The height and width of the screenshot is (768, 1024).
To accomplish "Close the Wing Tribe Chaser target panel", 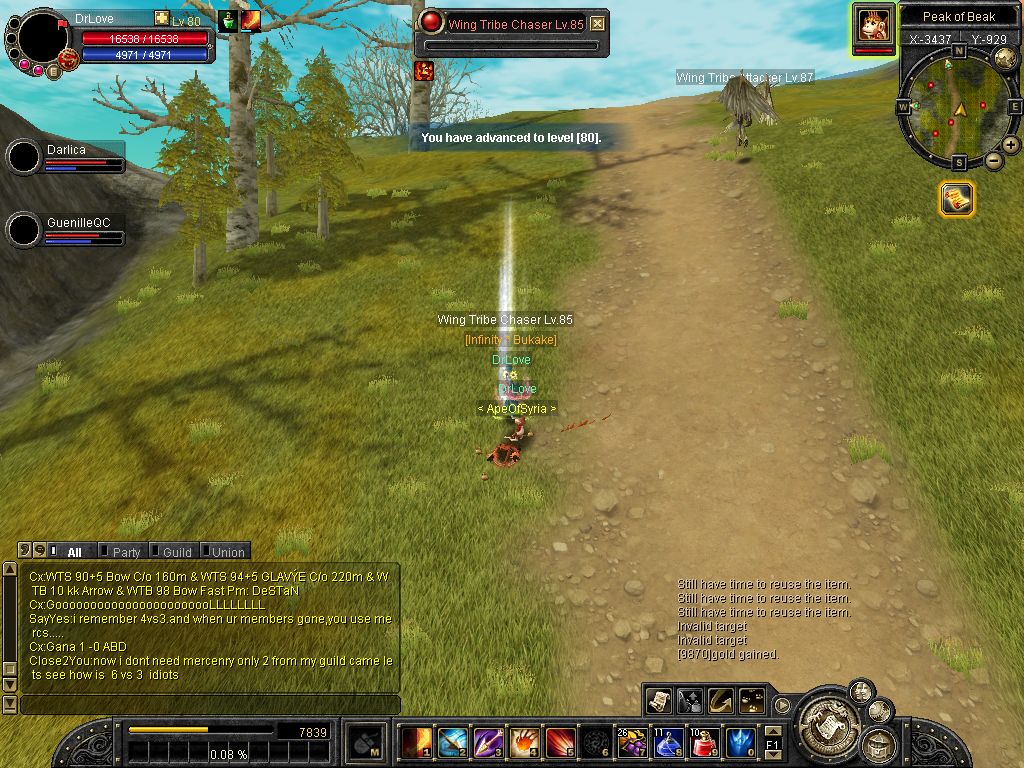I will pos(597,24).
